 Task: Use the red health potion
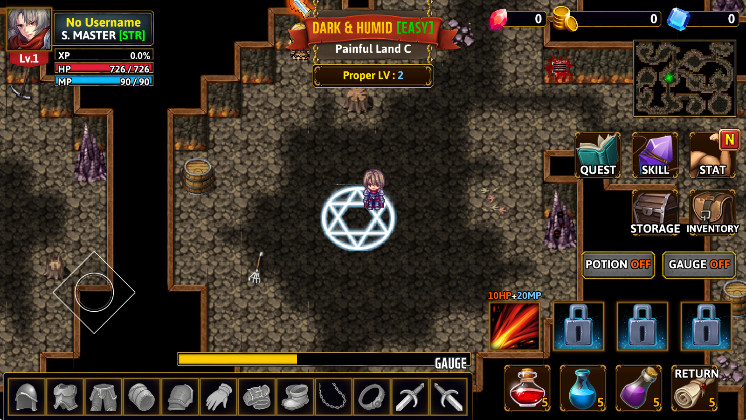(527, 387)
